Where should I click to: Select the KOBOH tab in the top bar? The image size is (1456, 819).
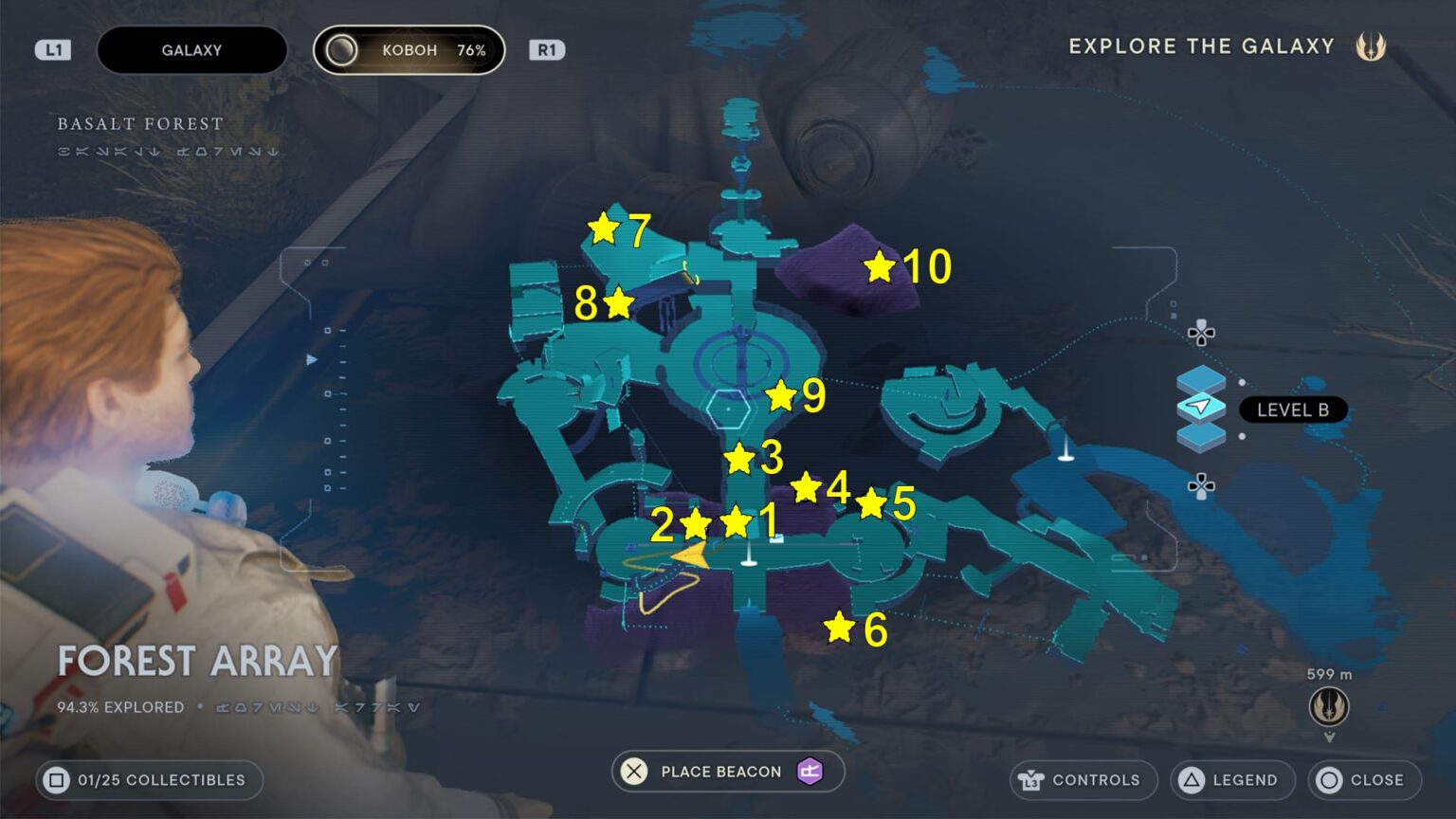pyautogui.click(x=409, y=49)
